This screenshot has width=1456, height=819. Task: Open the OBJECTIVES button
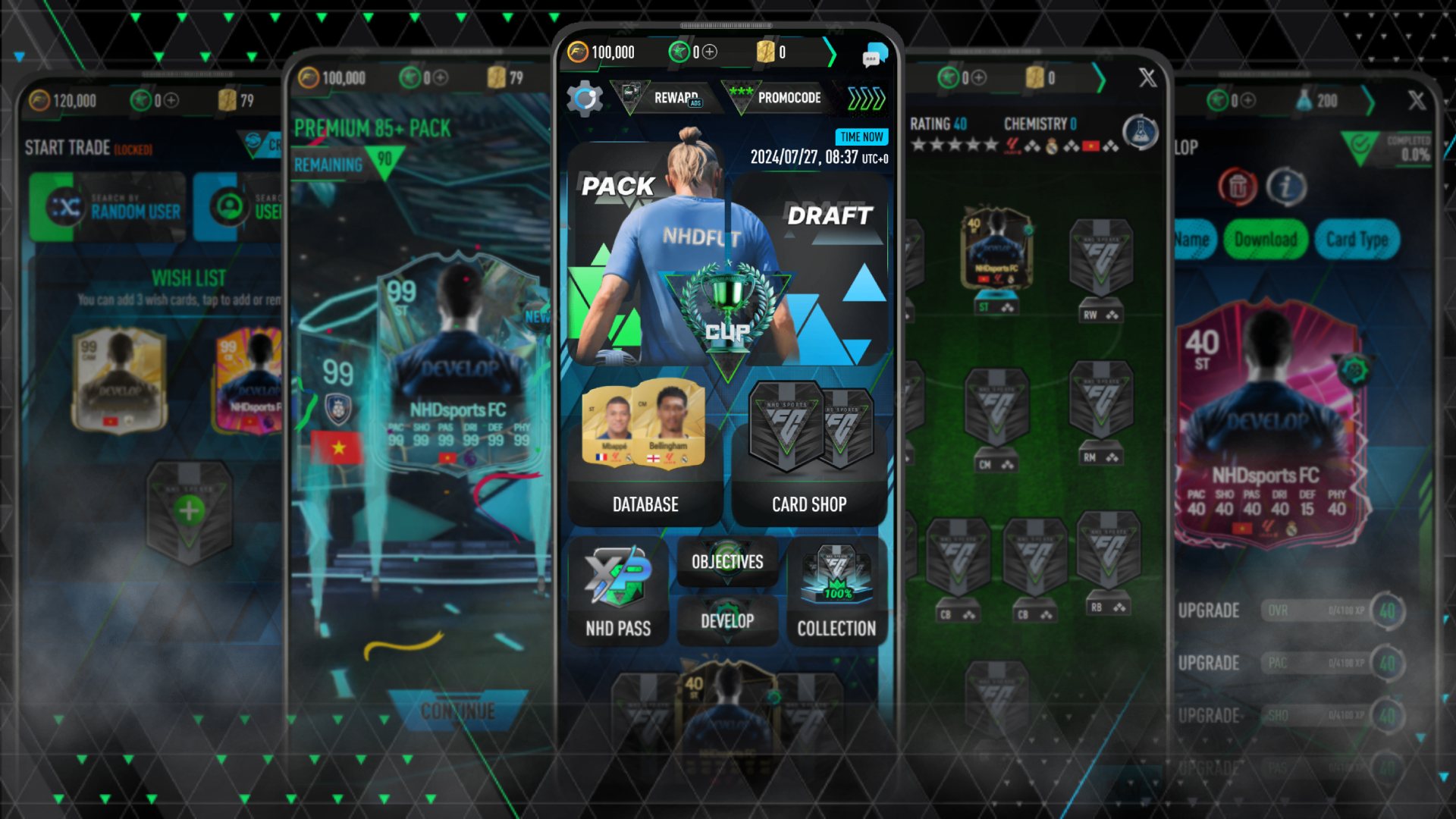[x=726, y=562]
